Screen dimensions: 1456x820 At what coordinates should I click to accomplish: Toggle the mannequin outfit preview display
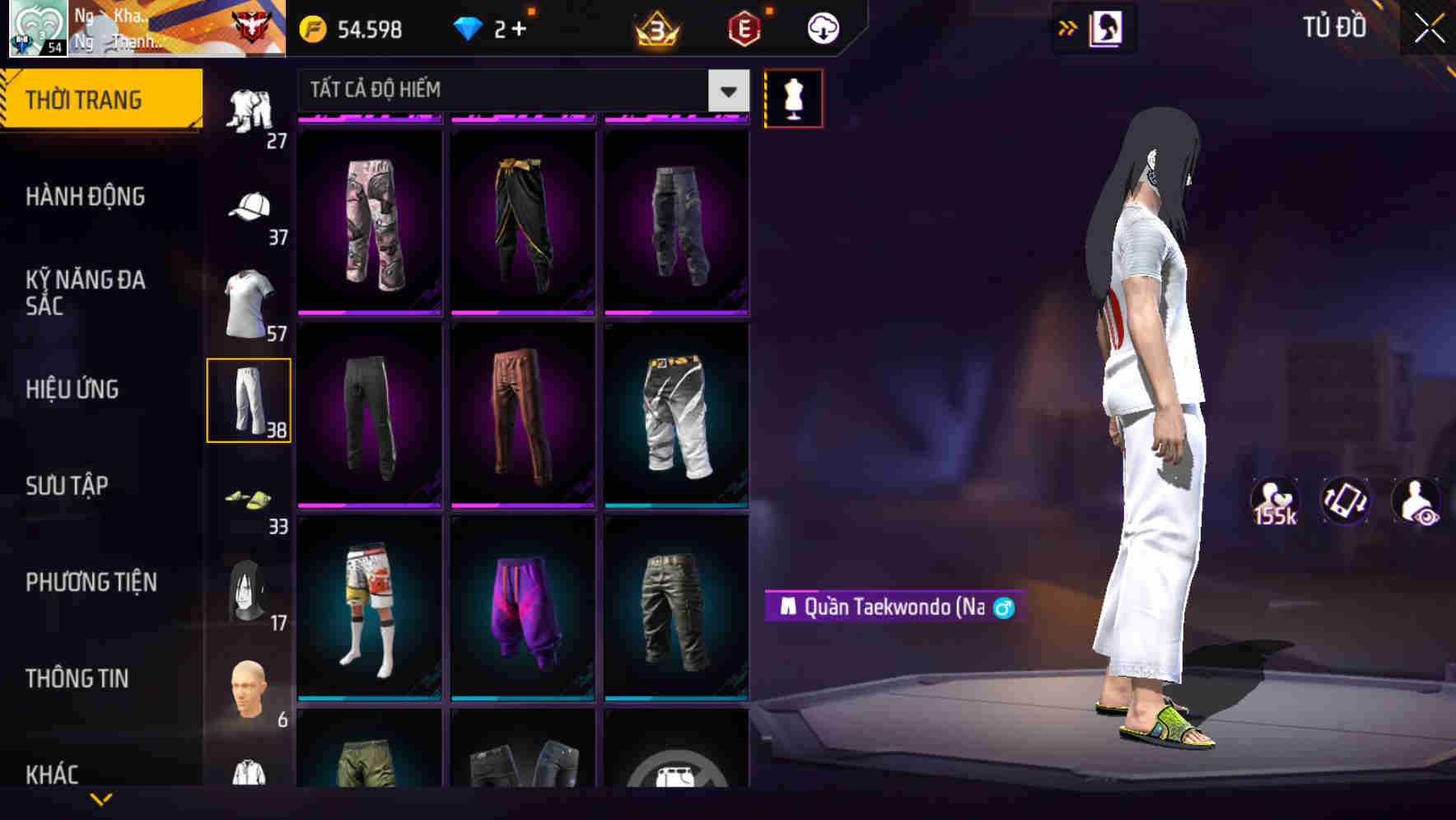point(793,98)
